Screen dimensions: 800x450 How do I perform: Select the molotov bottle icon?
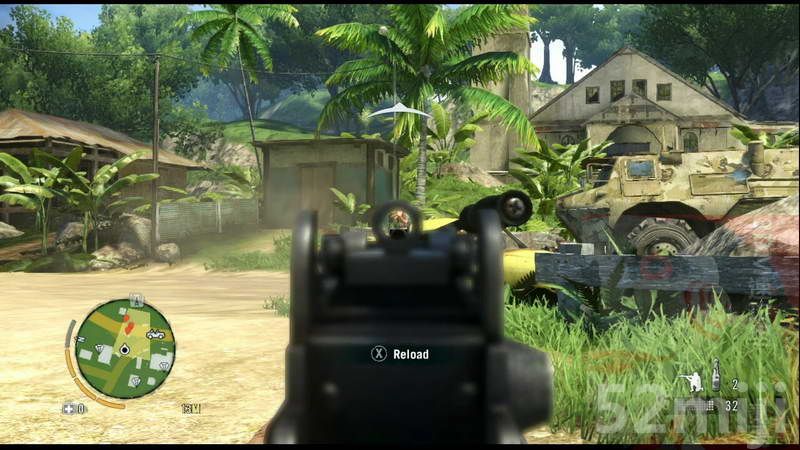(x=715, y=380)
